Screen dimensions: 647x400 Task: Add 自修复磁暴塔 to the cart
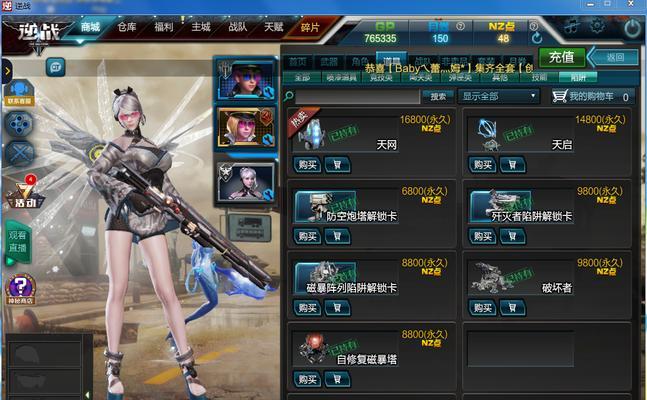(337, 379)
